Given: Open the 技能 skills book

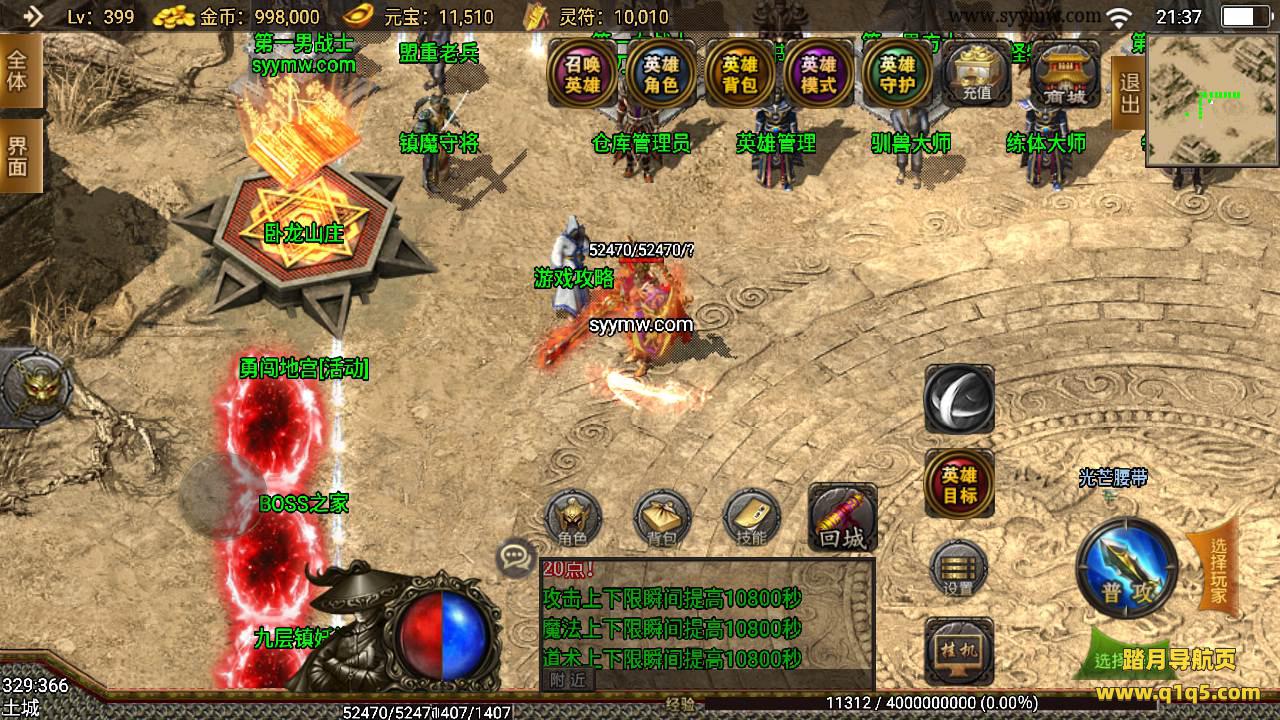Looking at the screenshot, I should click(751, 519).
